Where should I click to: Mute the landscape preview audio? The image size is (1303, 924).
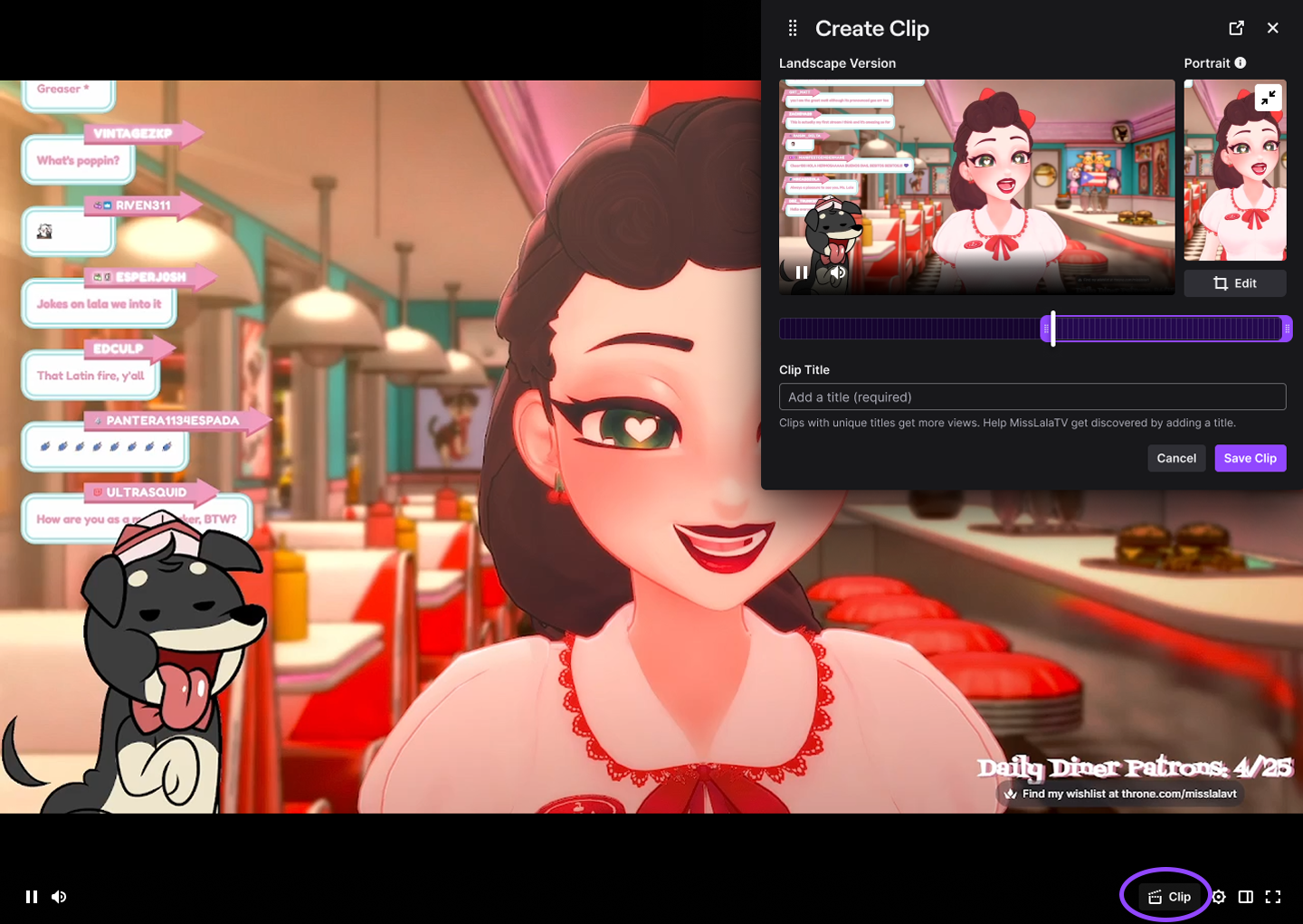pos(838,272)
